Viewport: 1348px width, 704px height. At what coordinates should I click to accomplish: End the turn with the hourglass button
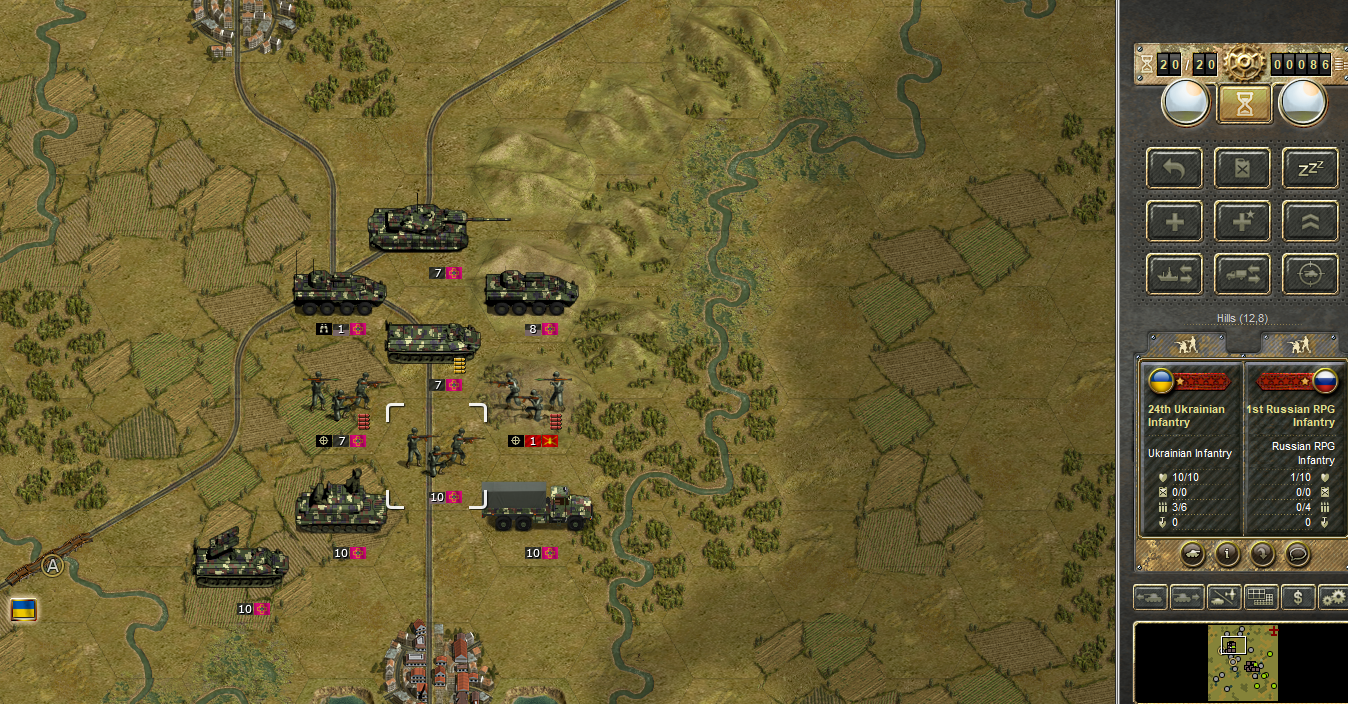pyautogui.click(x=1244, y=103)
